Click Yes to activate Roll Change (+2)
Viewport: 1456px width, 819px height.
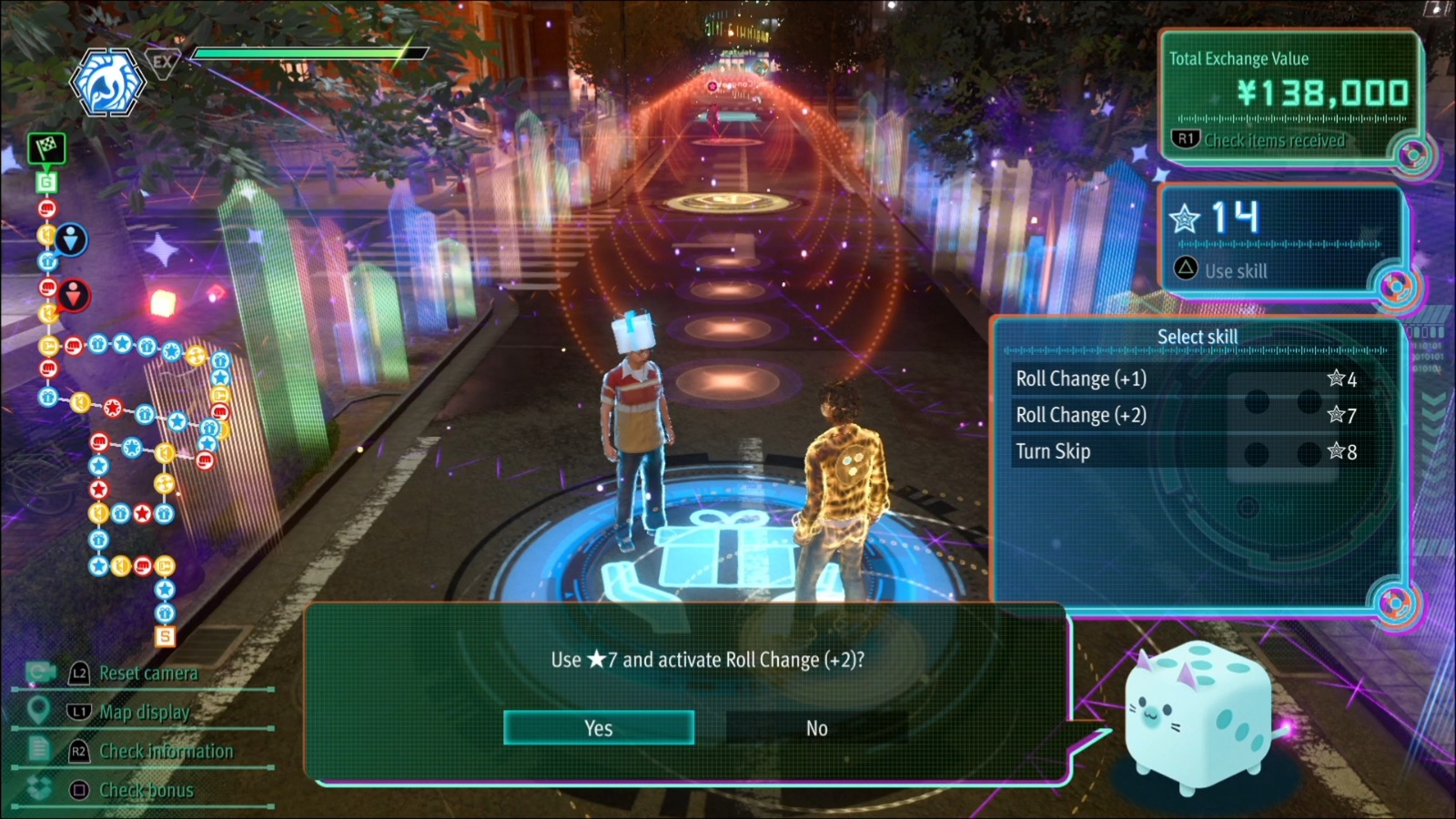[x=599, y=728]
